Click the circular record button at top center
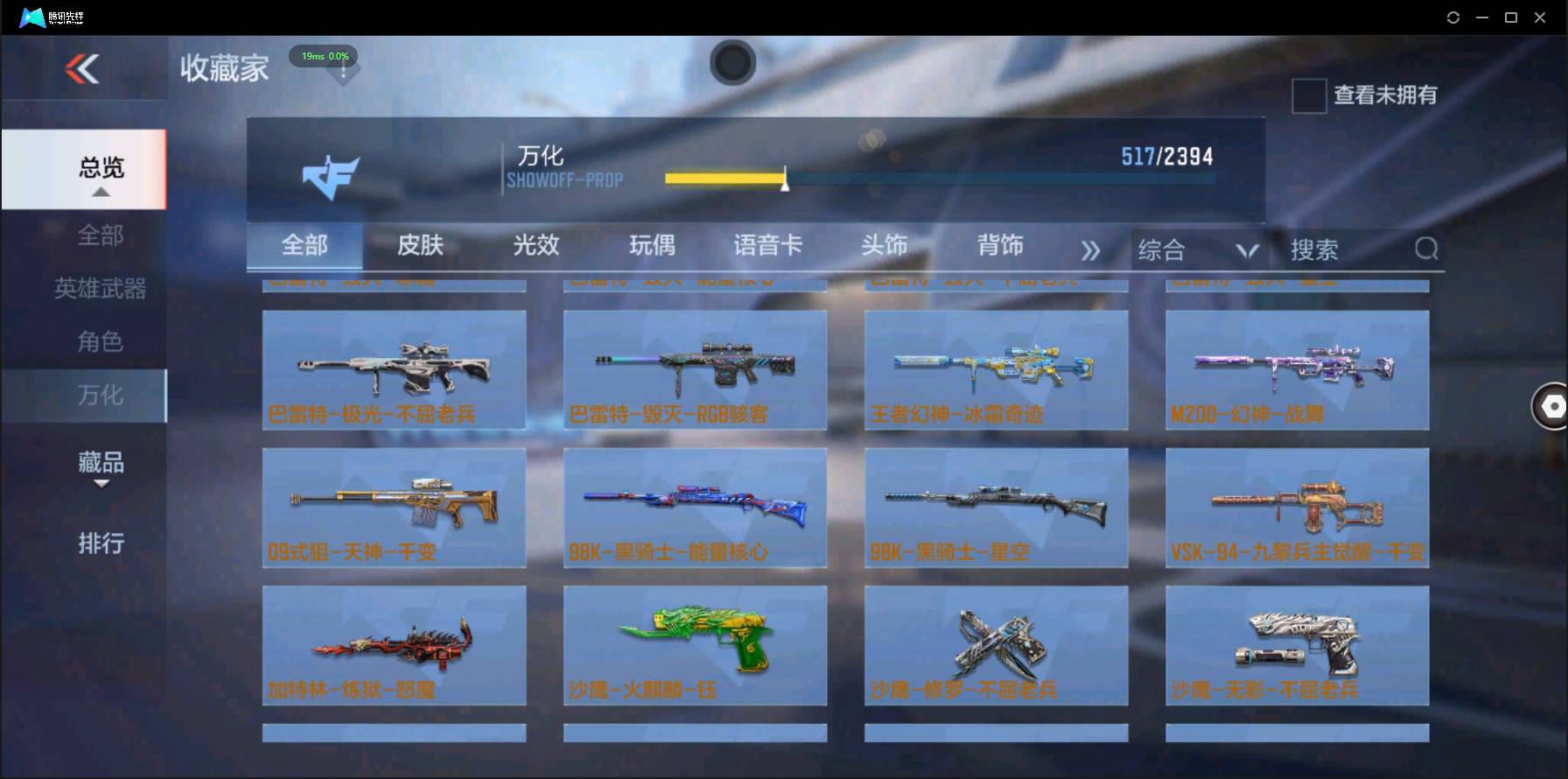 (x=732, y=63)
